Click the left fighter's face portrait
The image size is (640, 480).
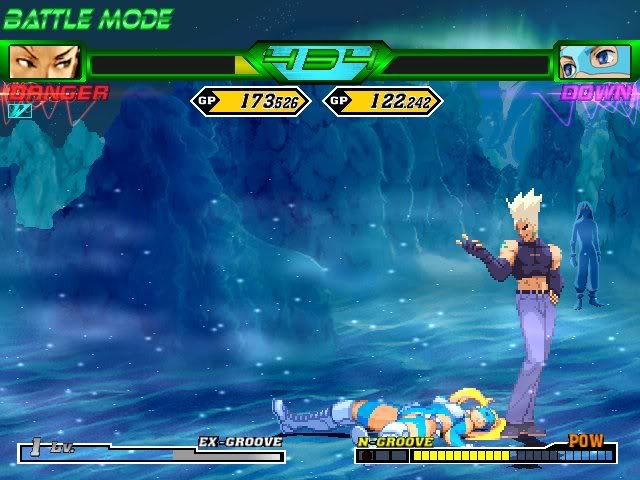coord(43,63)
